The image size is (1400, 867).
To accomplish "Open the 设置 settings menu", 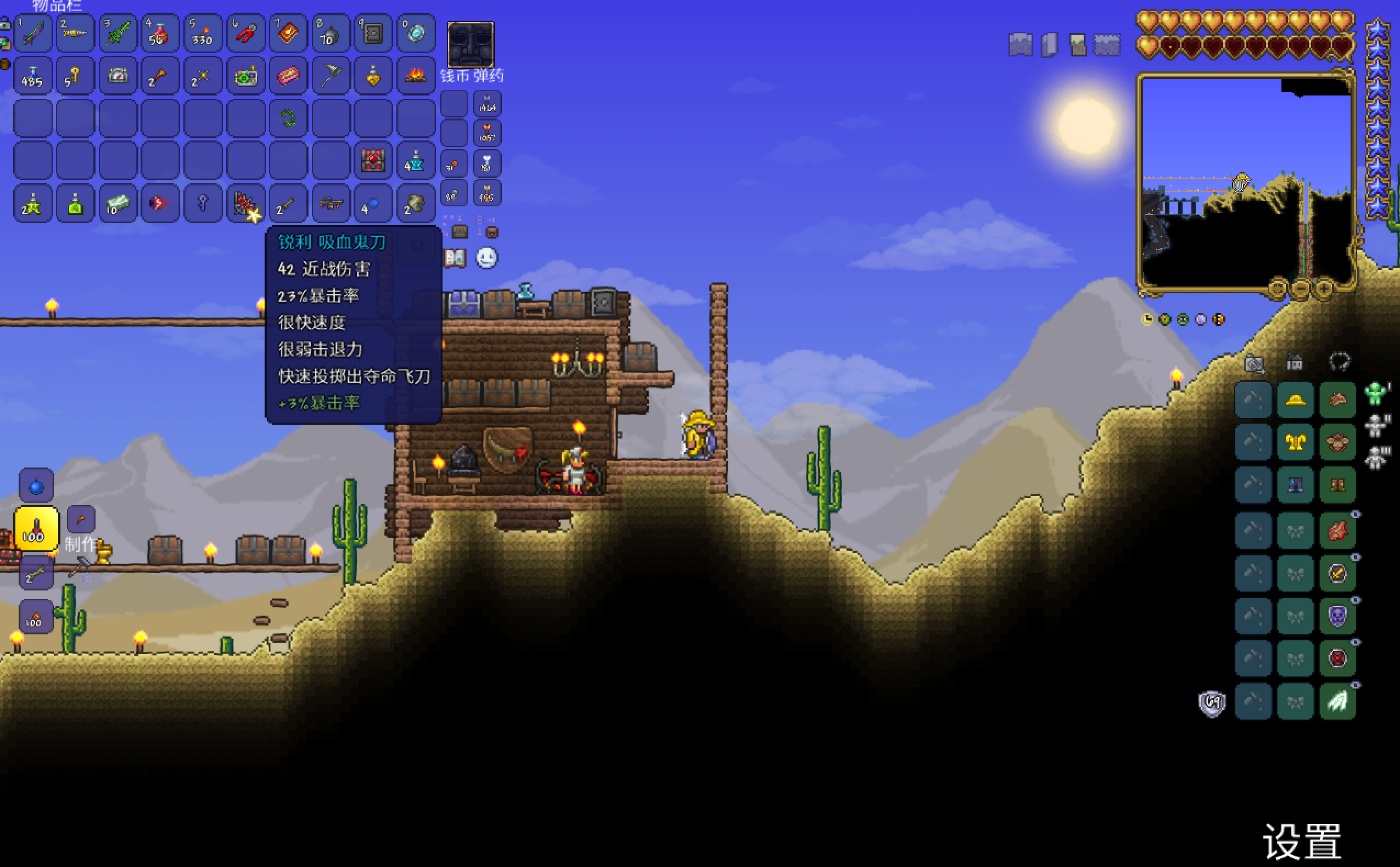I will 1302,842.
